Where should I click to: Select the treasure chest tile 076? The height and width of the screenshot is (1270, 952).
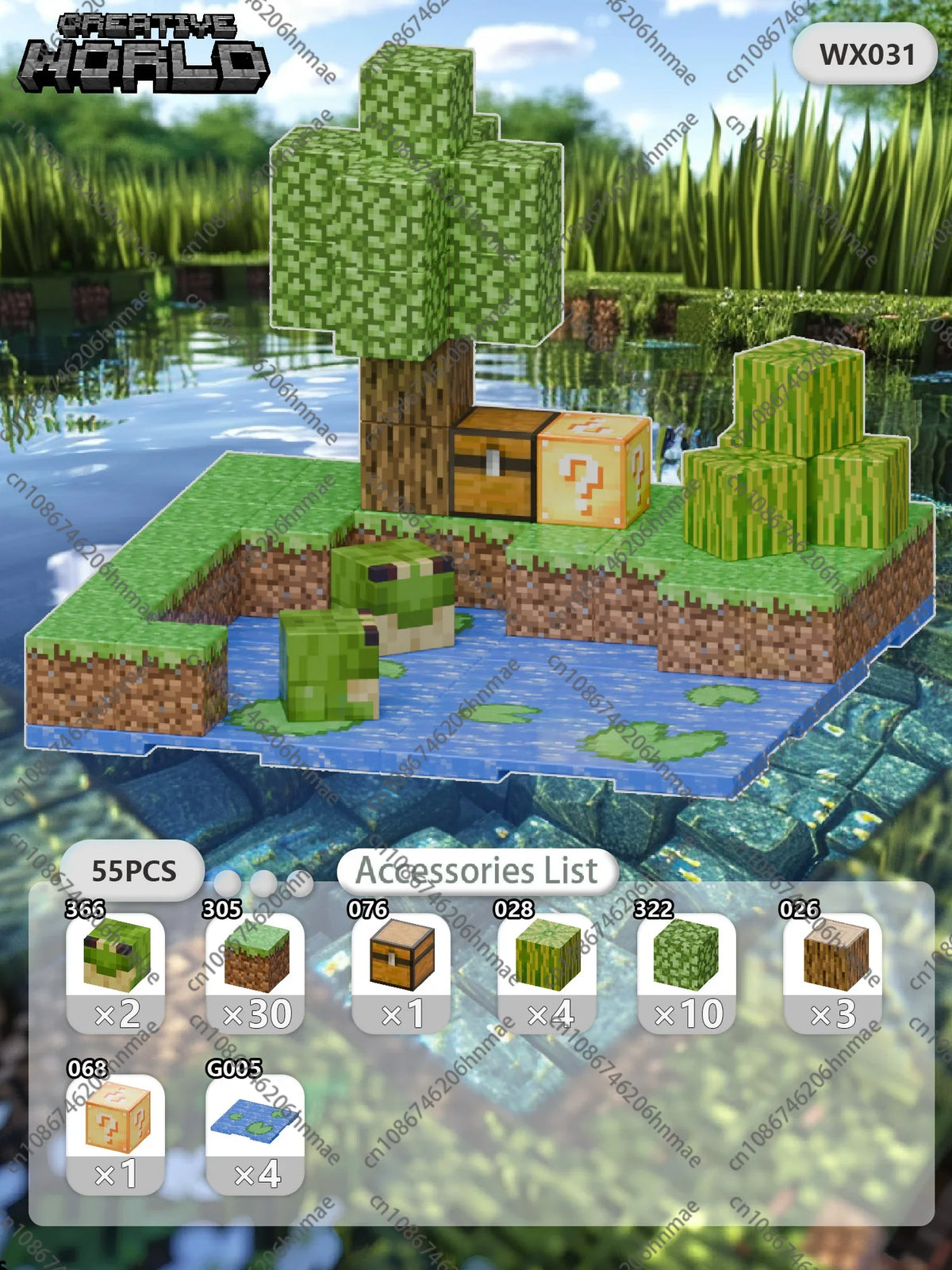pos(401,972)
